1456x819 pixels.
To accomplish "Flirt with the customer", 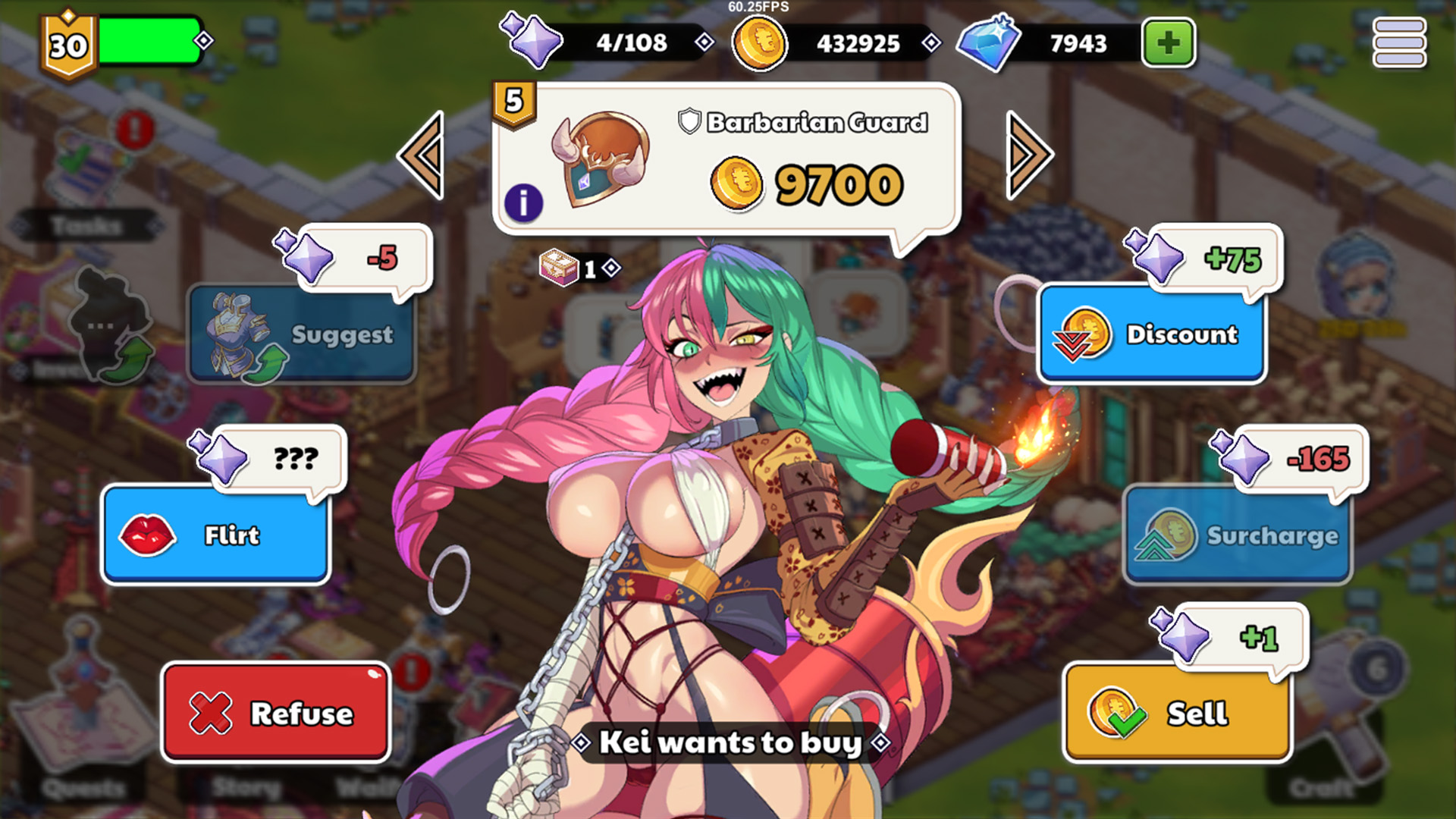I will pos(216,535).
